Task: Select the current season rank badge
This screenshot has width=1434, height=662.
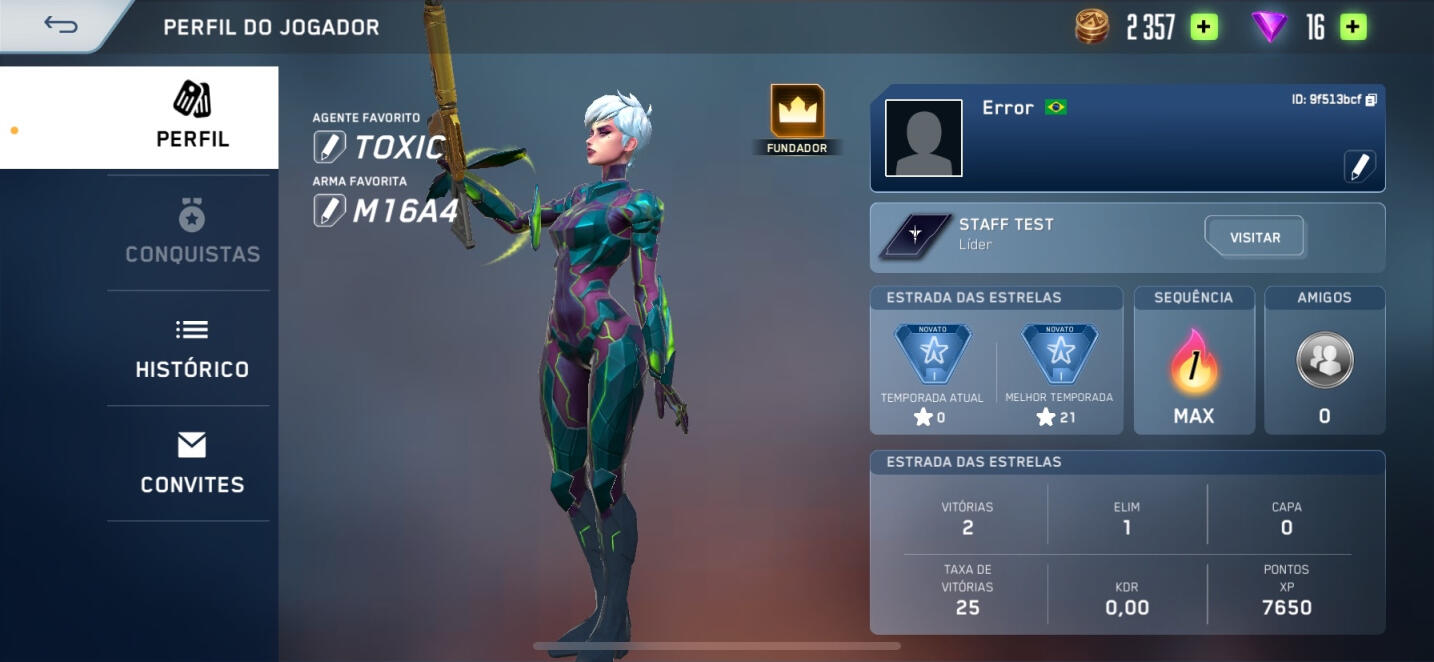Action: click(x=932, y=354)
